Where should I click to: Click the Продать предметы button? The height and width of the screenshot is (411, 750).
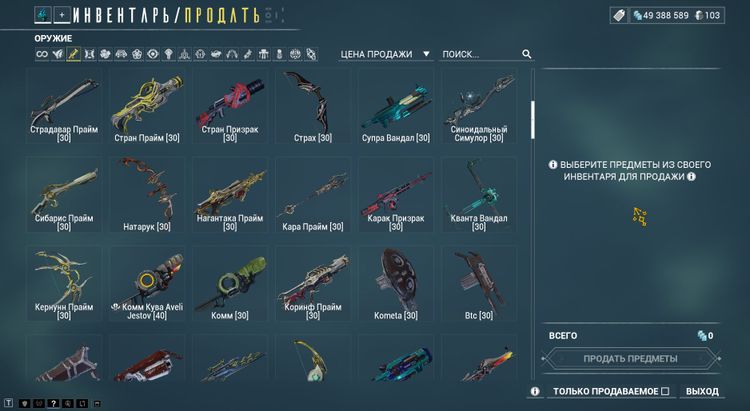(630, 358)
